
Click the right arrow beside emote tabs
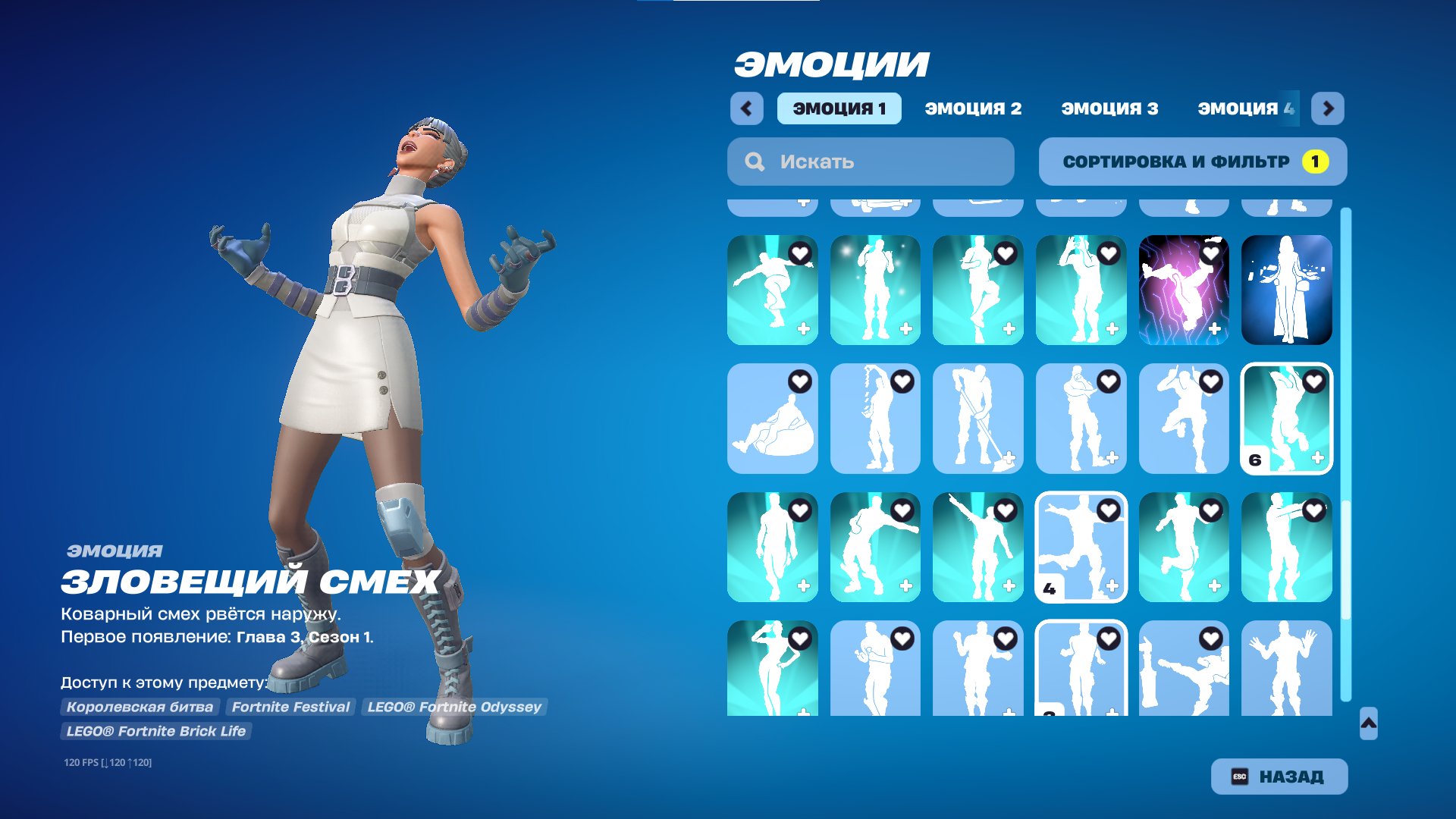point(1327,108)
